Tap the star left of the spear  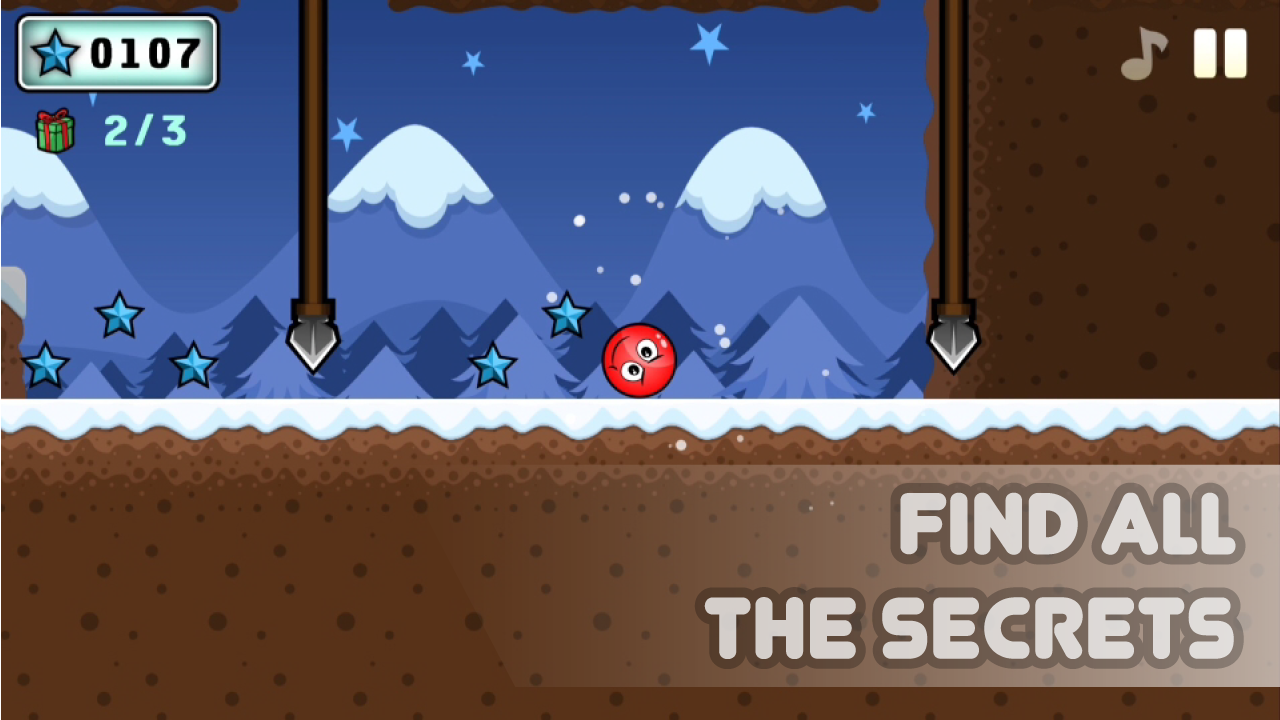click(x=195, y=366)
